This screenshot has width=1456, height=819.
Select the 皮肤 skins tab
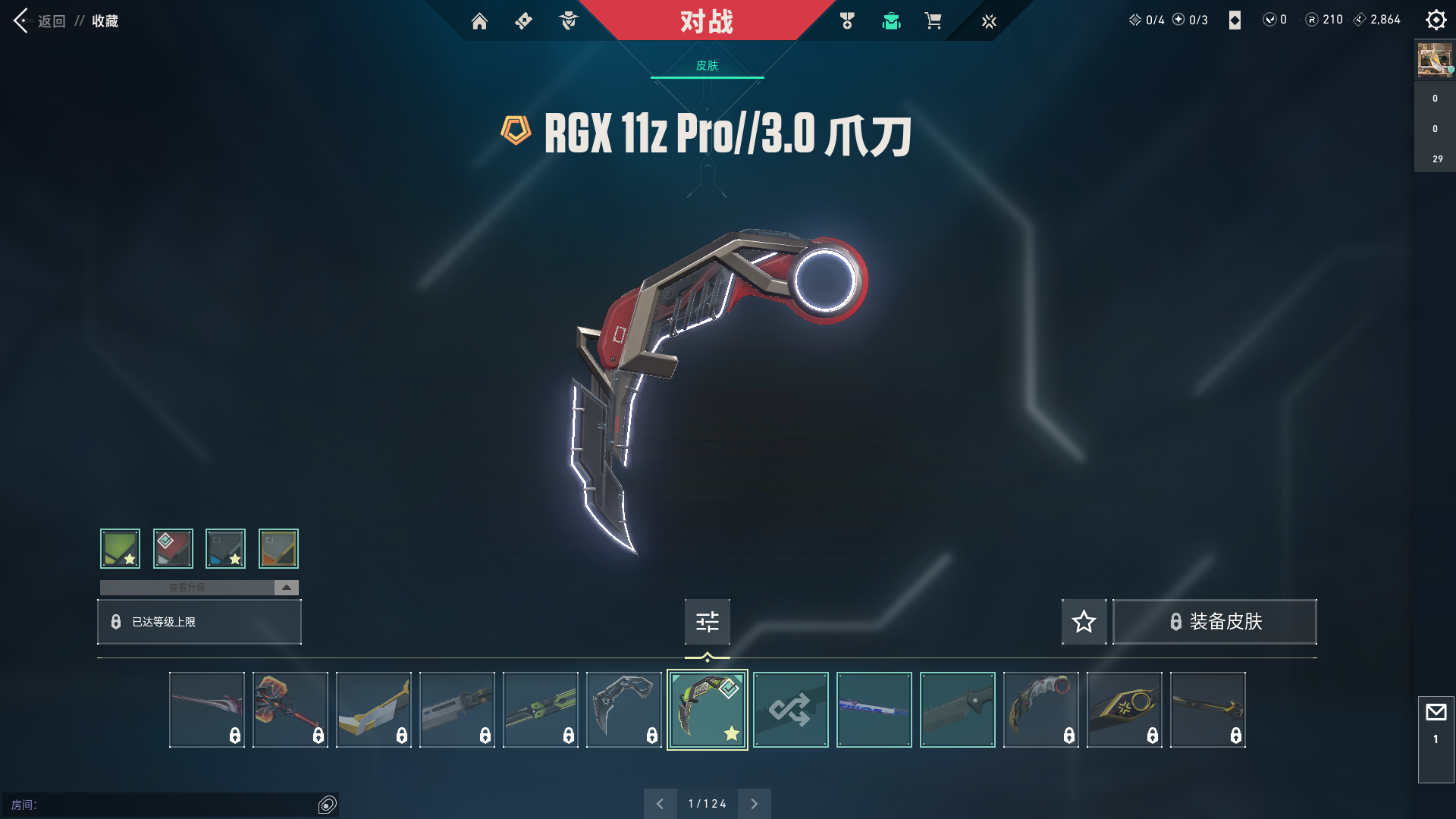707,66
